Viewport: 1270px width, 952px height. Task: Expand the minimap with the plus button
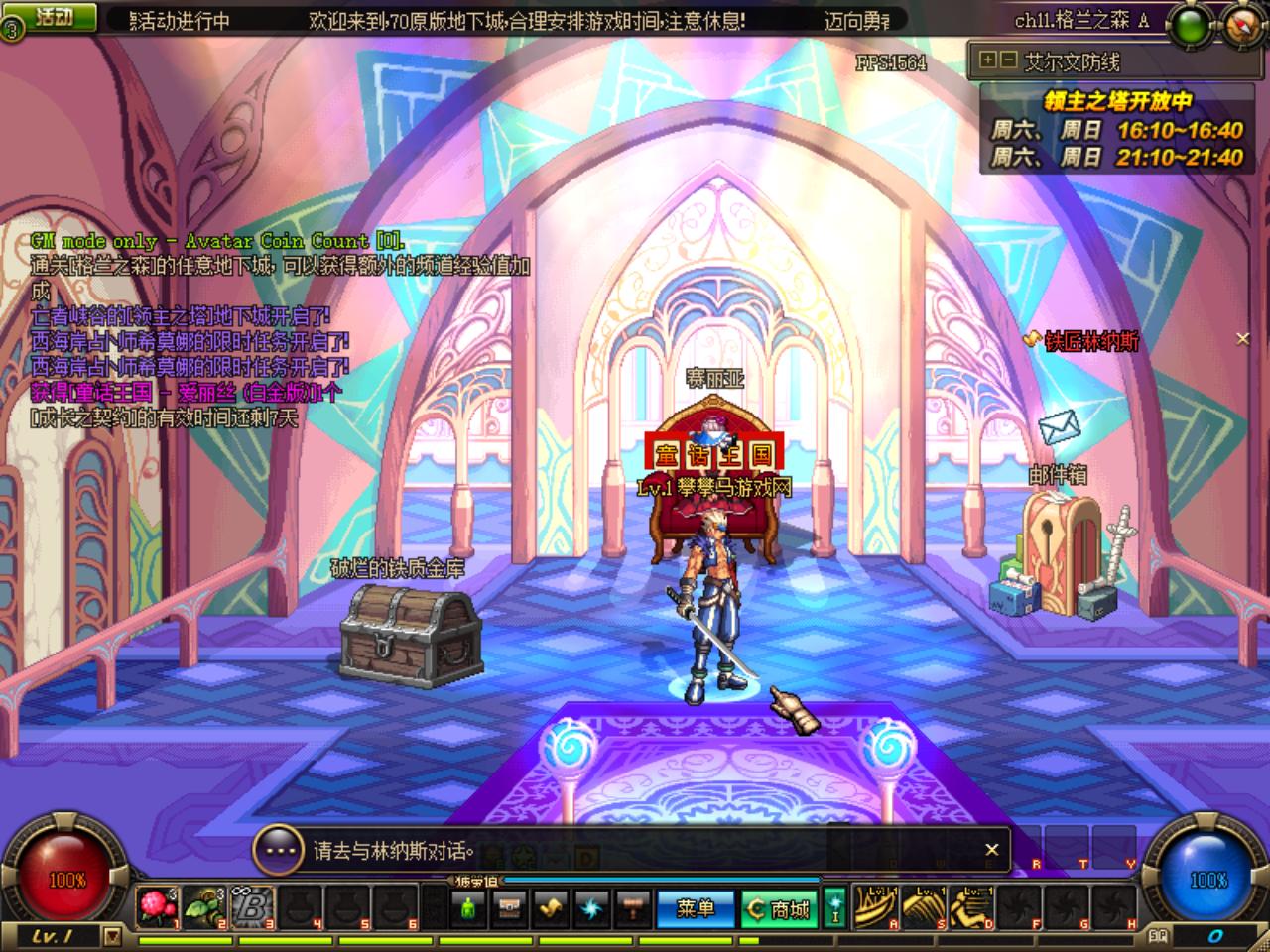coord(988,60)
